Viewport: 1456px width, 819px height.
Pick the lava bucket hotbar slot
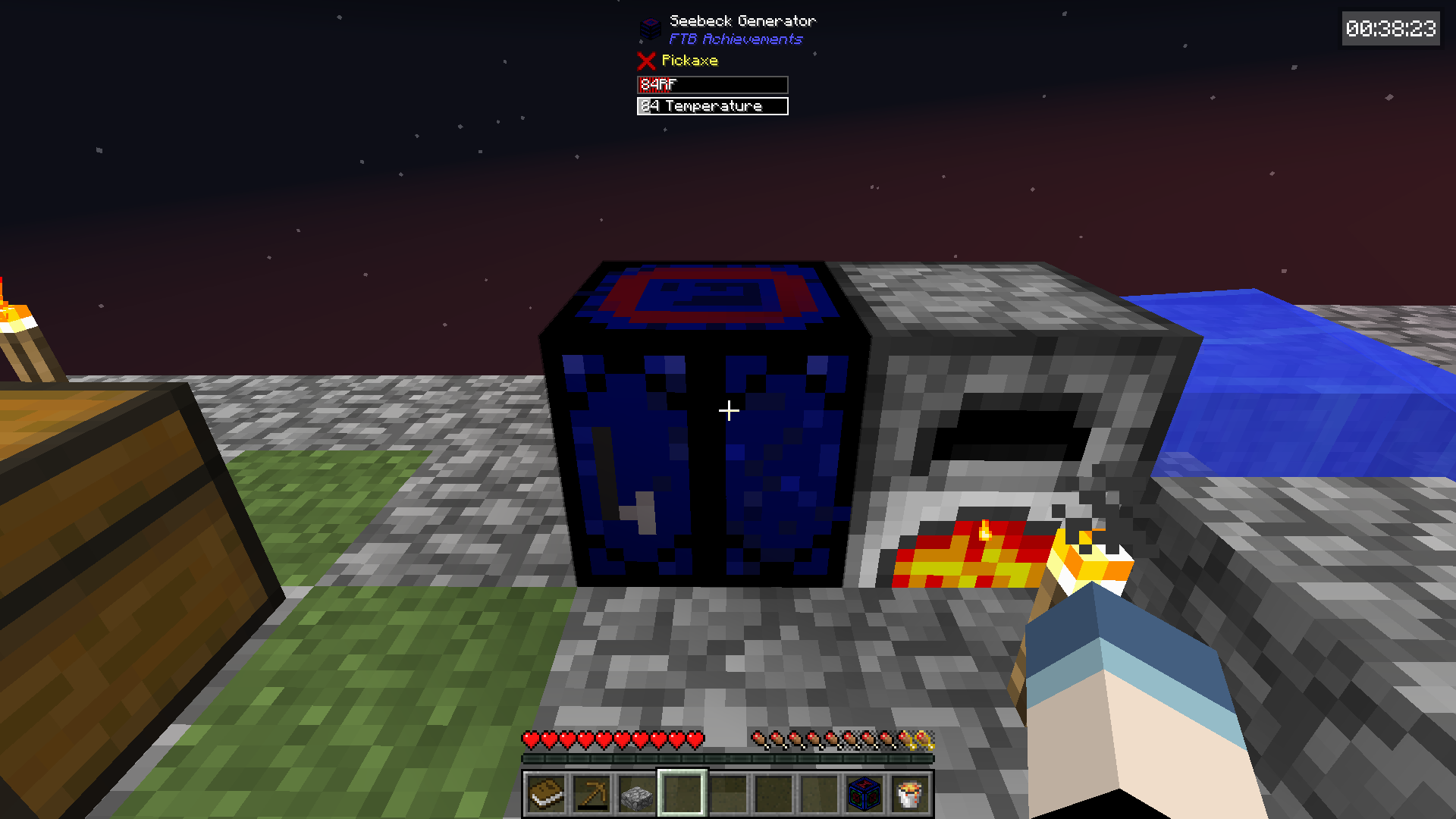coord(910,794)
